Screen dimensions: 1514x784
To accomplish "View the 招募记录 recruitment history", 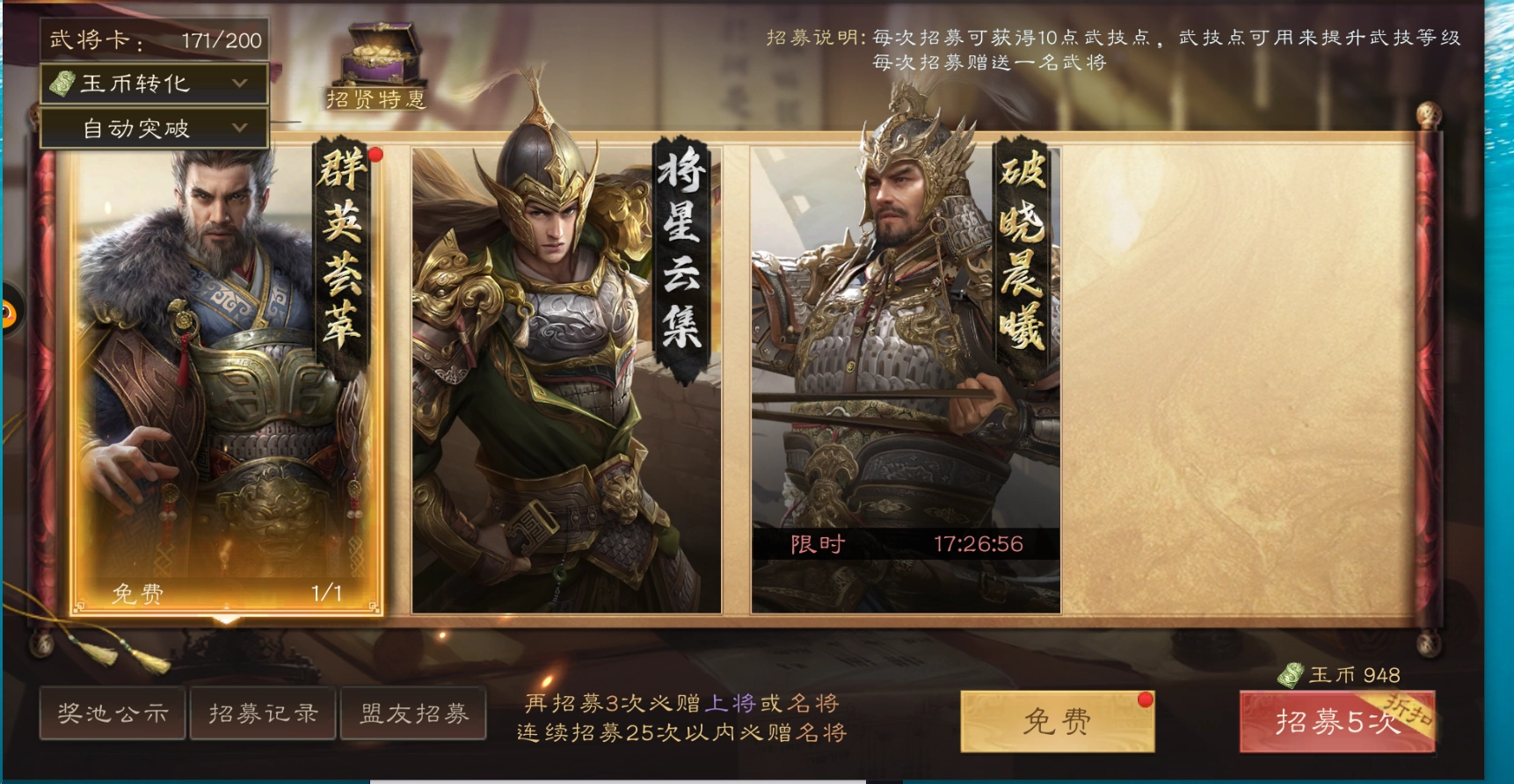I will (262, 715).
